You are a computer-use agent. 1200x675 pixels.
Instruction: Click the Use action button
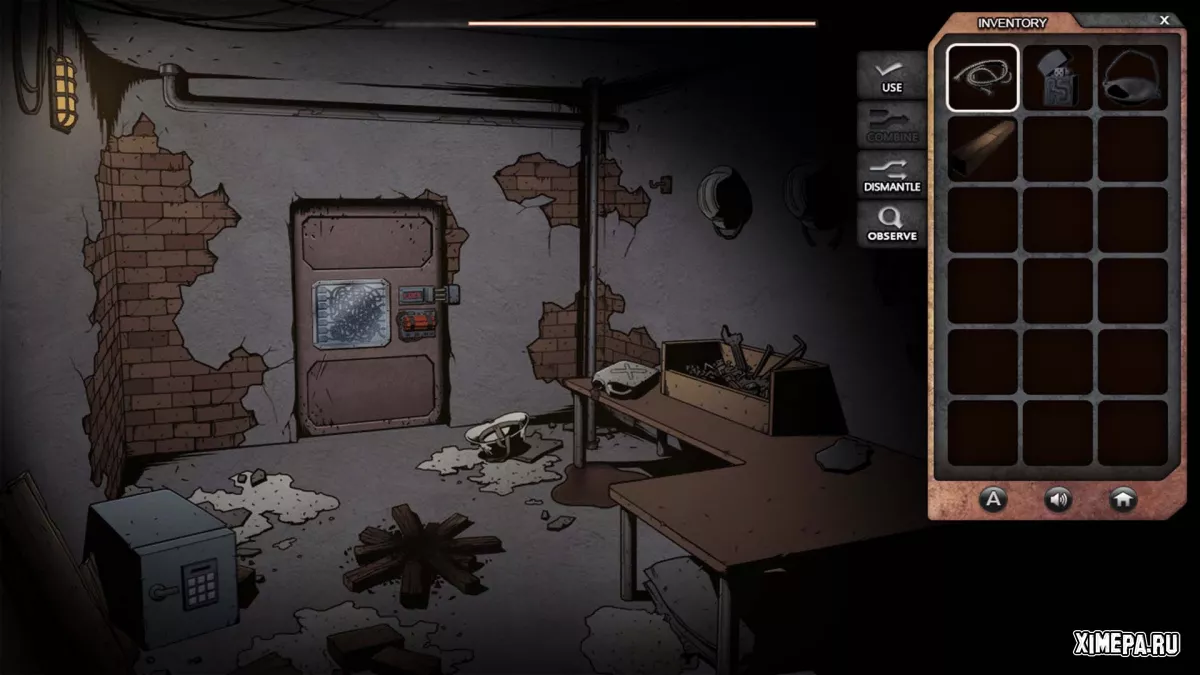pyautogui.click(x=891, y=76)
